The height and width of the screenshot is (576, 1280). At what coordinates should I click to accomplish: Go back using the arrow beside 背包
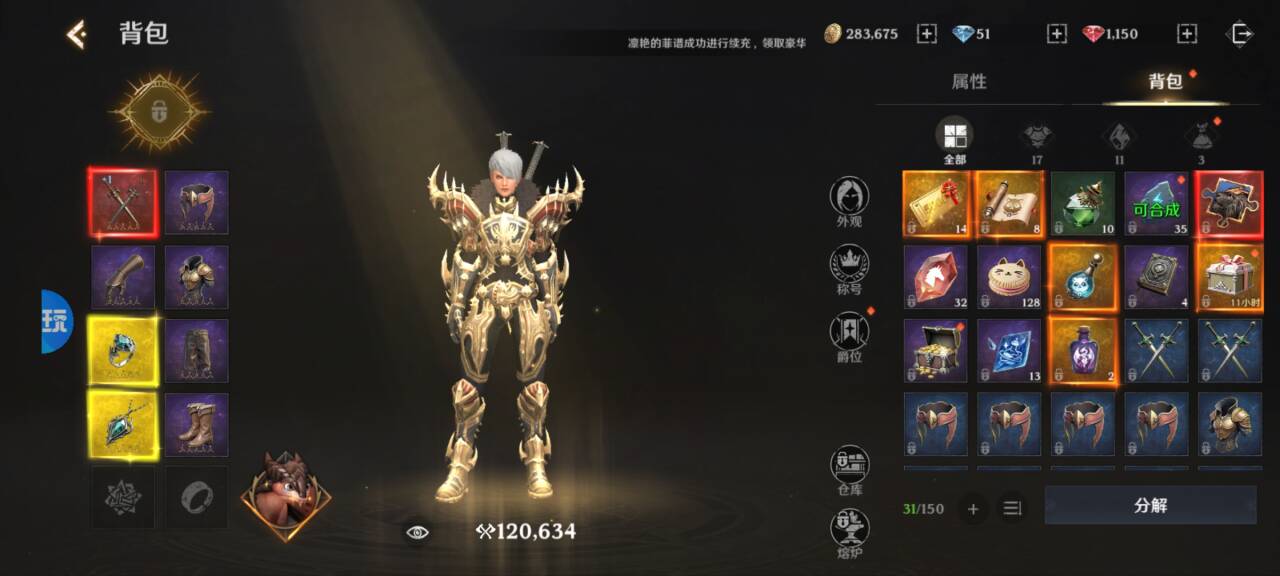click(76, 34)
